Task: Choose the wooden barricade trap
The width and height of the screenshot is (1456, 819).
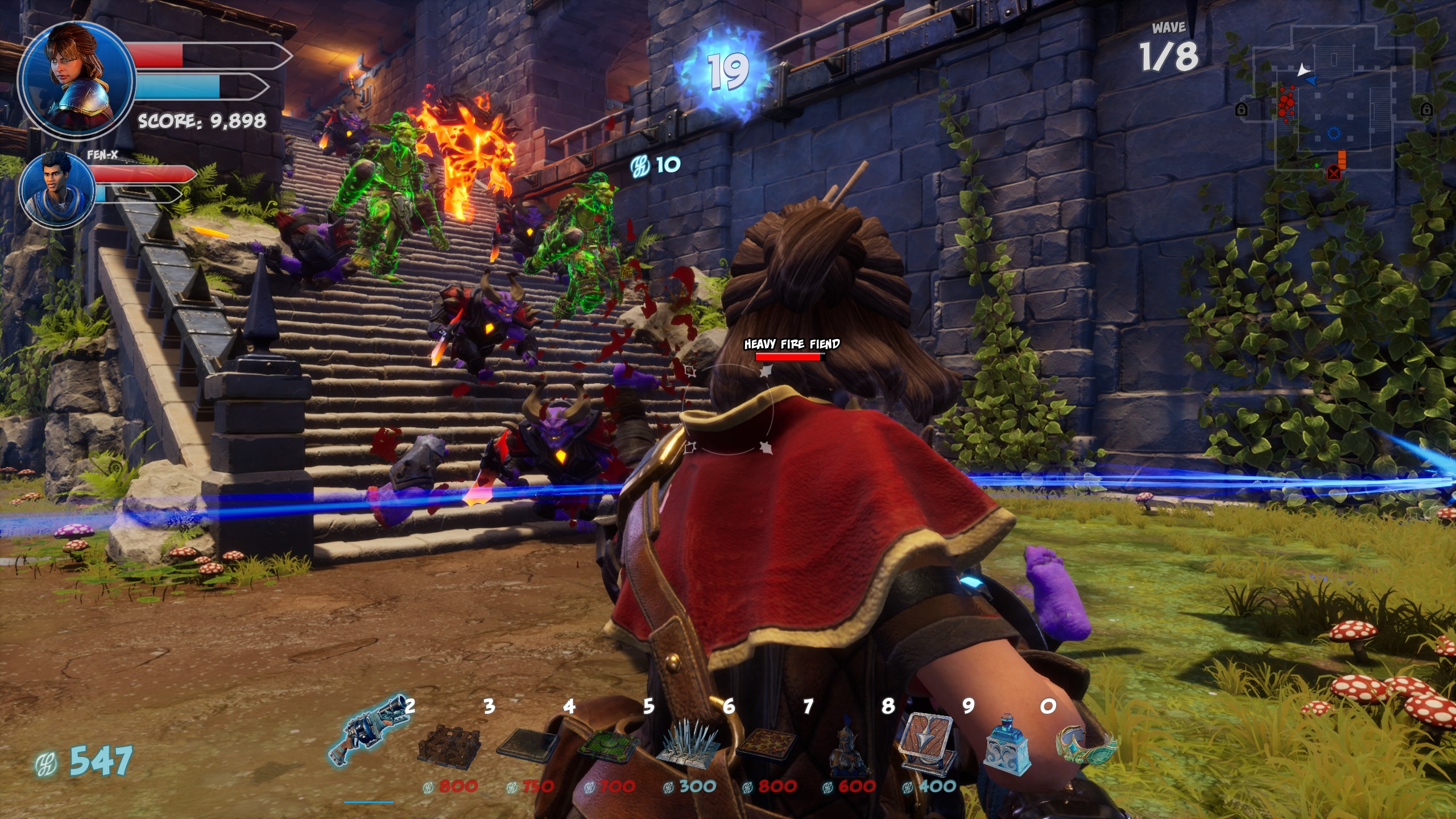Action: pos(449,744)
